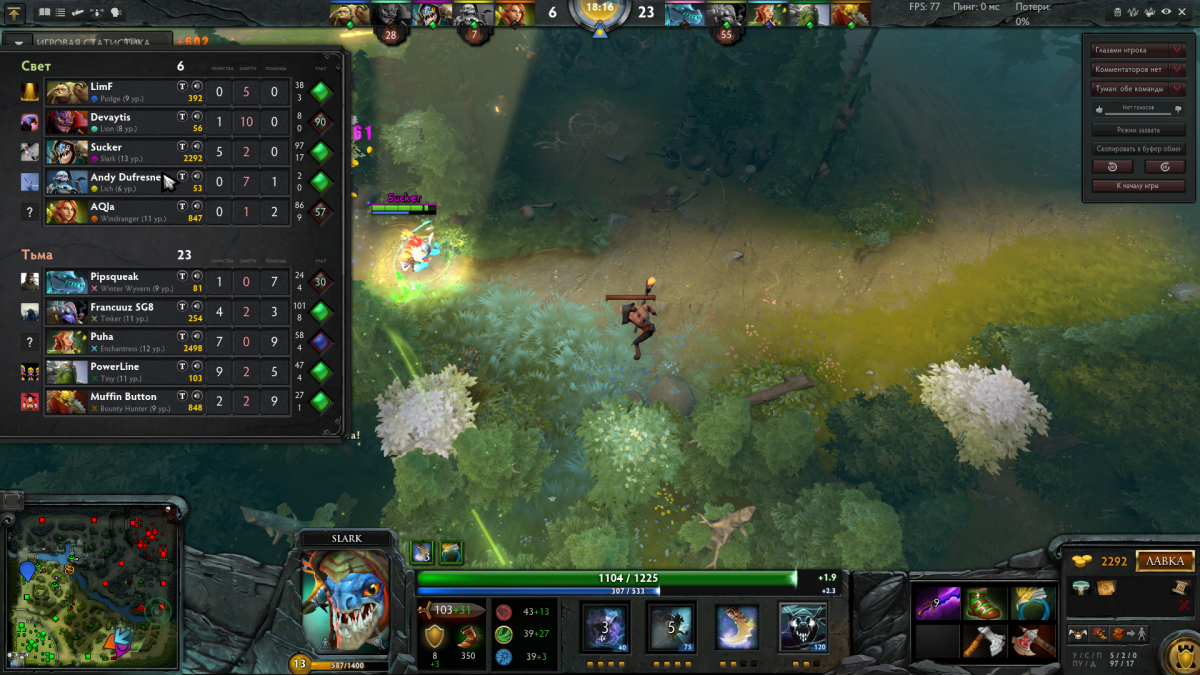Expand the Комментаторов нет dropdown
1200x675 pixels.
point(1138,69)
